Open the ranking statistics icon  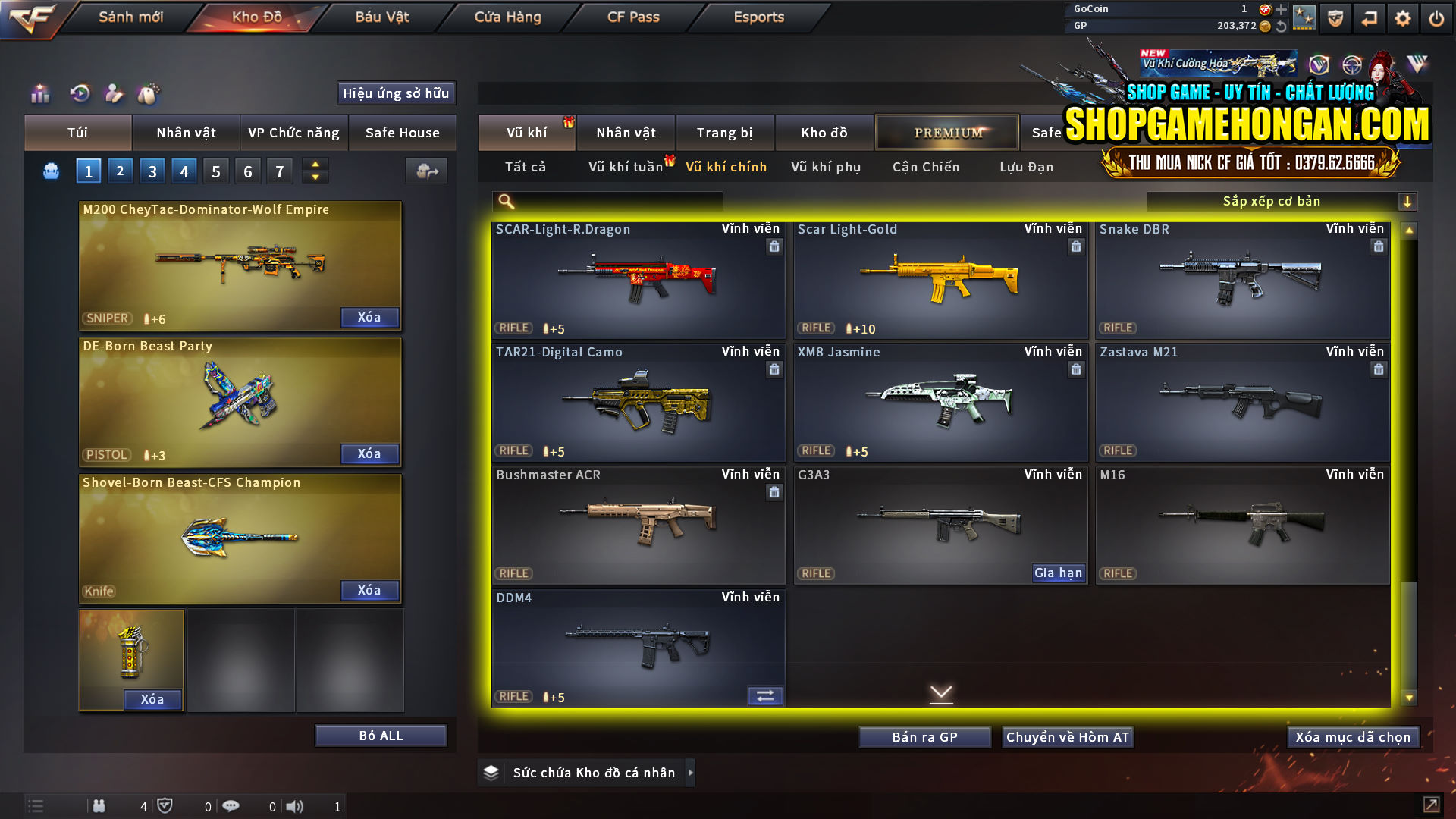tap(39, 94)
